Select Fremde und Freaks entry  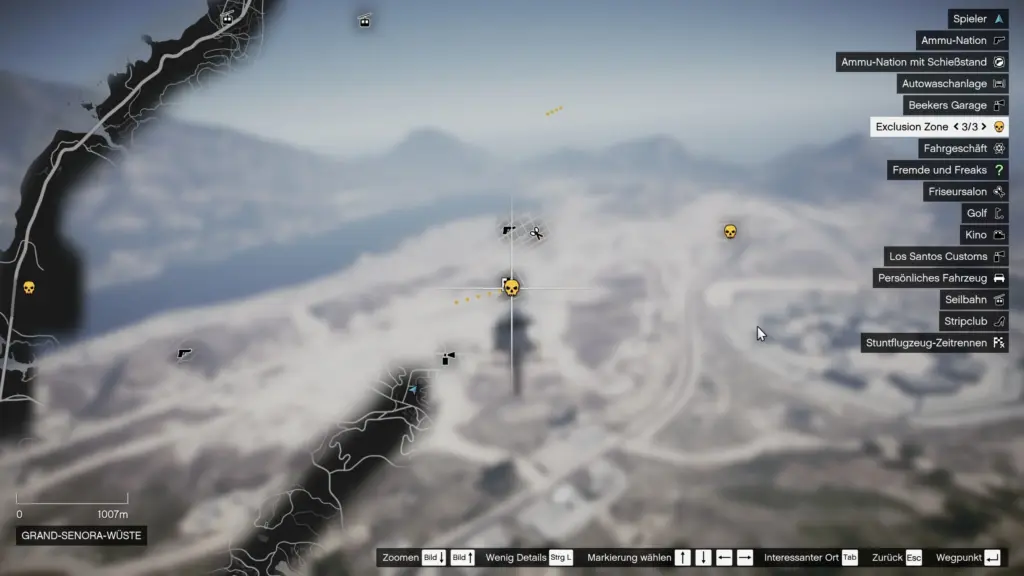click(x=947, y=170)
